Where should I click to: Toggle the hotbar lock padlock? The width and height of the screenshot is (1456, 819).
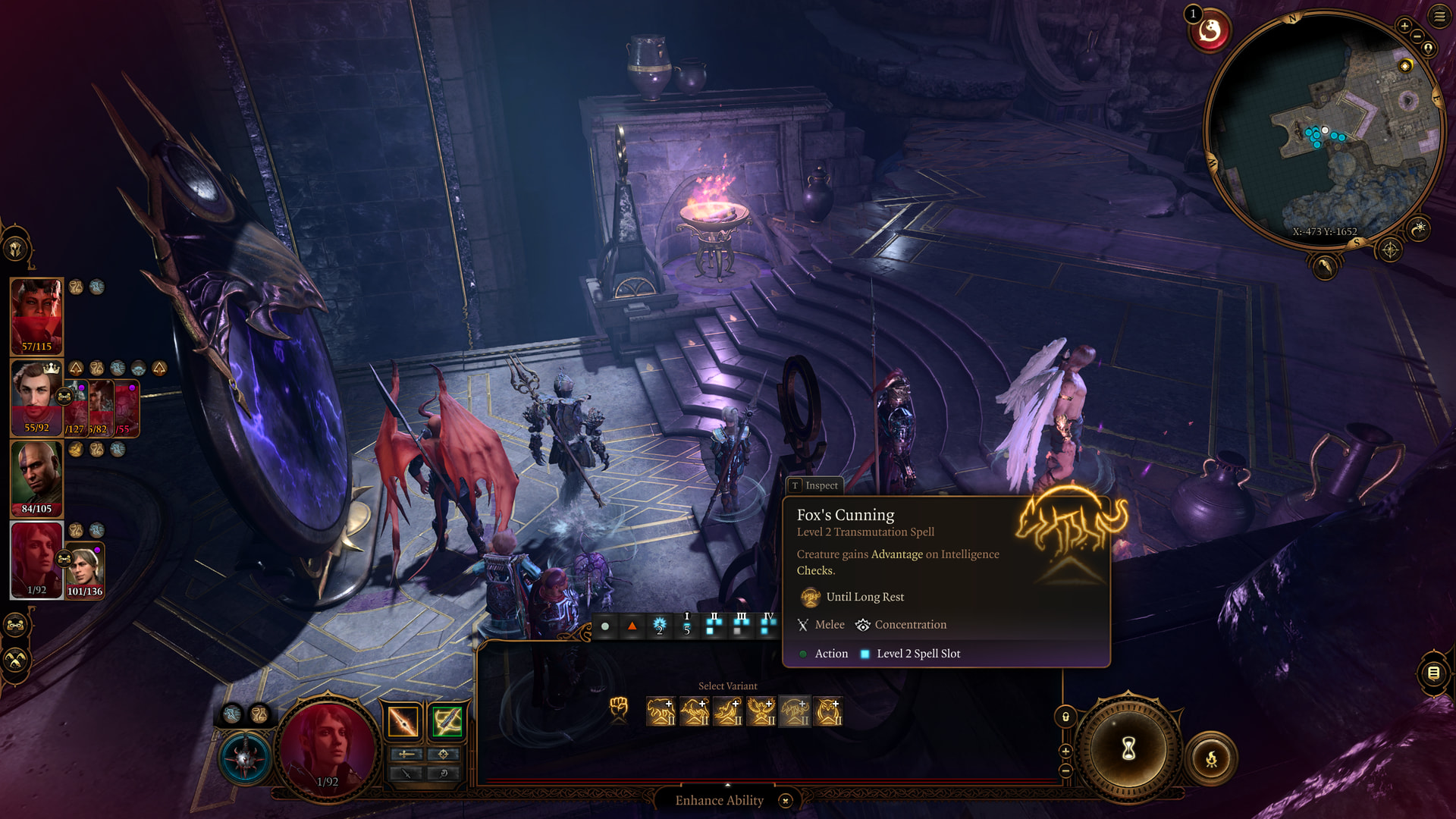1065,717
